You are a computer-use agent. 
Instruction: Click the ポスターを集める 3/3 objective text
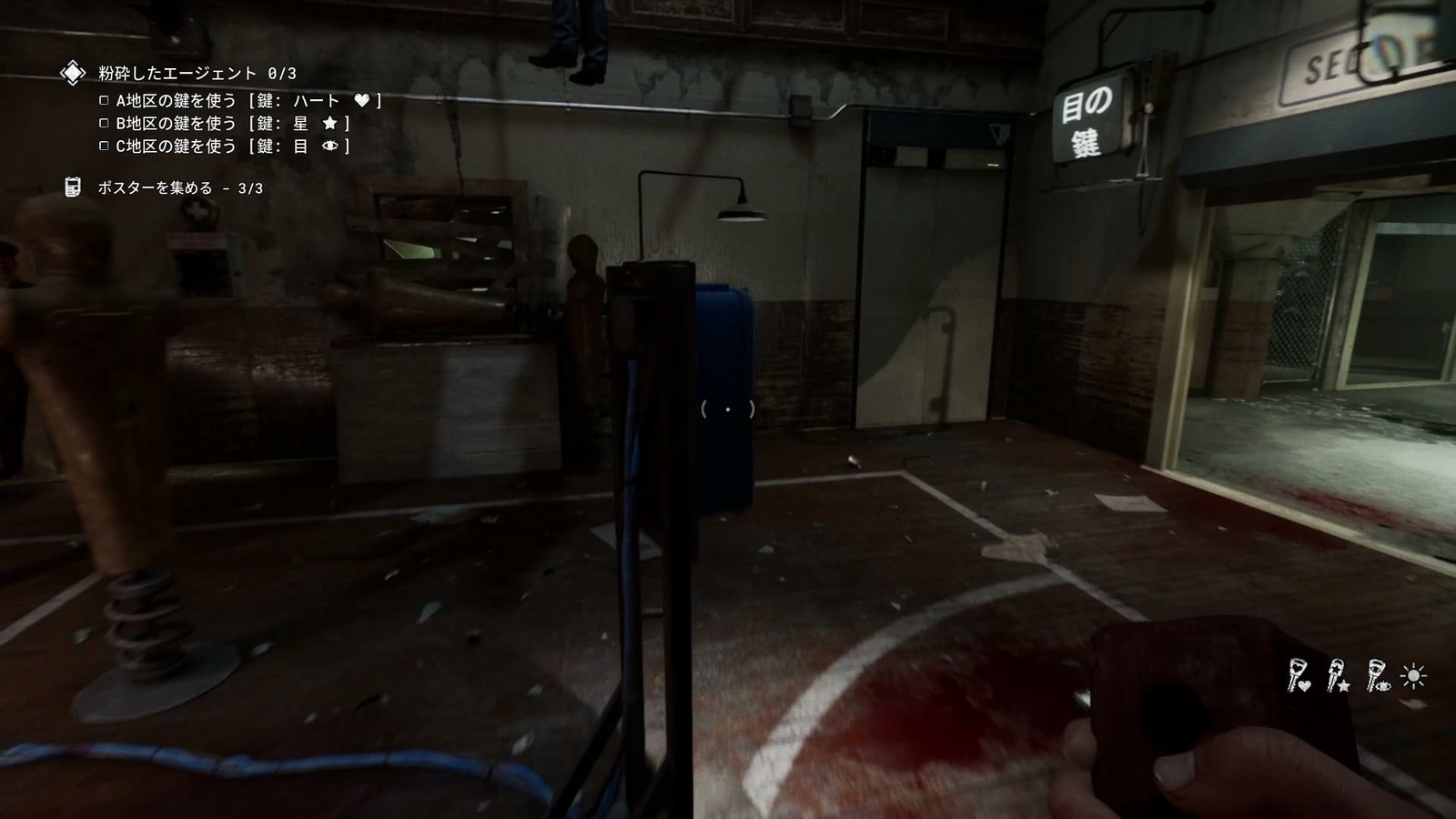click(x=179, y=187)
